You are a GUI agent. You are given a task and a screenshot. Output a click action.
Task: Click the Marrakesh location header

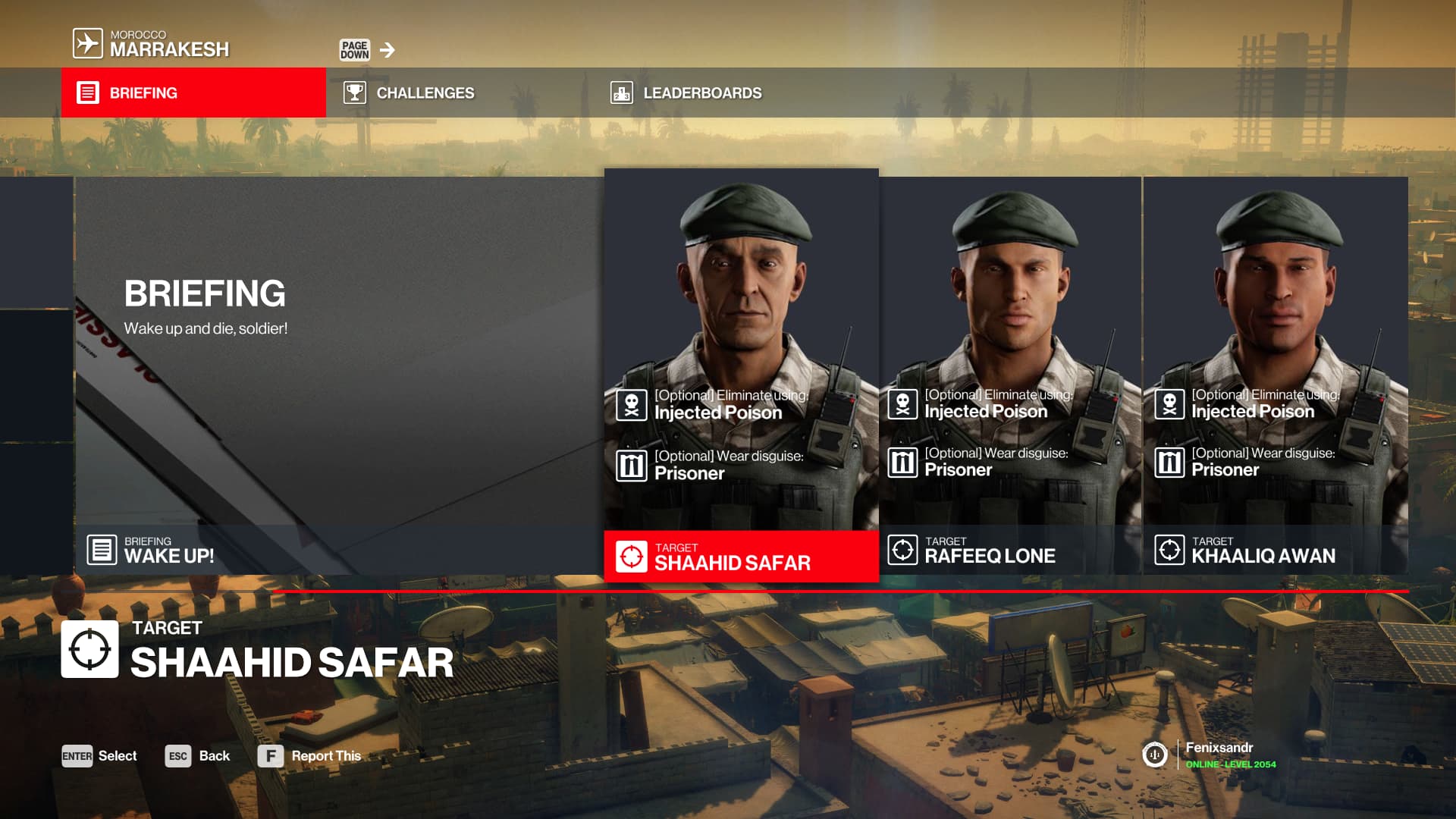pyautogui.click(x=152, y=44)
